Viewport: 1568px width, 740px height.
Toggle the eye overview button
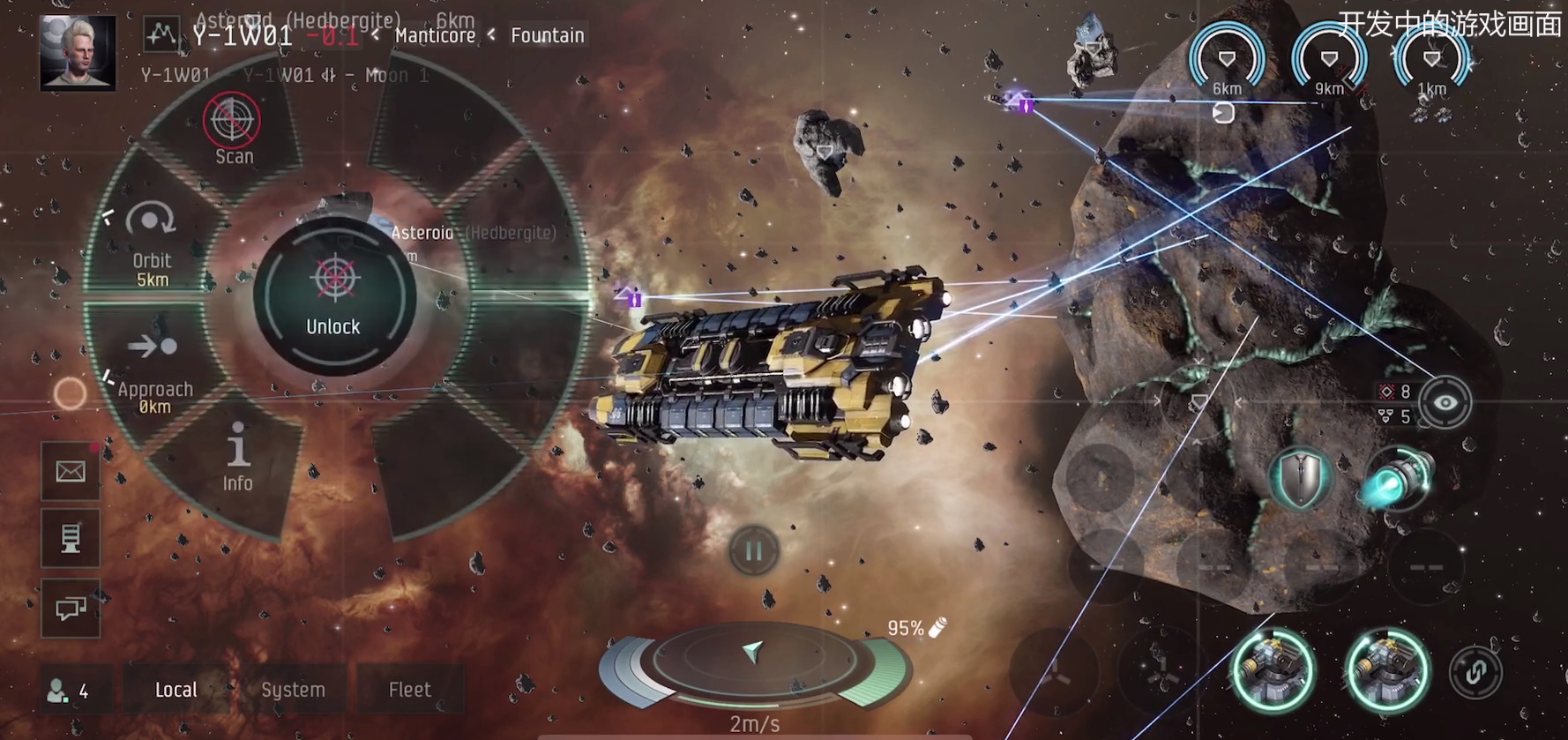coord(1445,403)
